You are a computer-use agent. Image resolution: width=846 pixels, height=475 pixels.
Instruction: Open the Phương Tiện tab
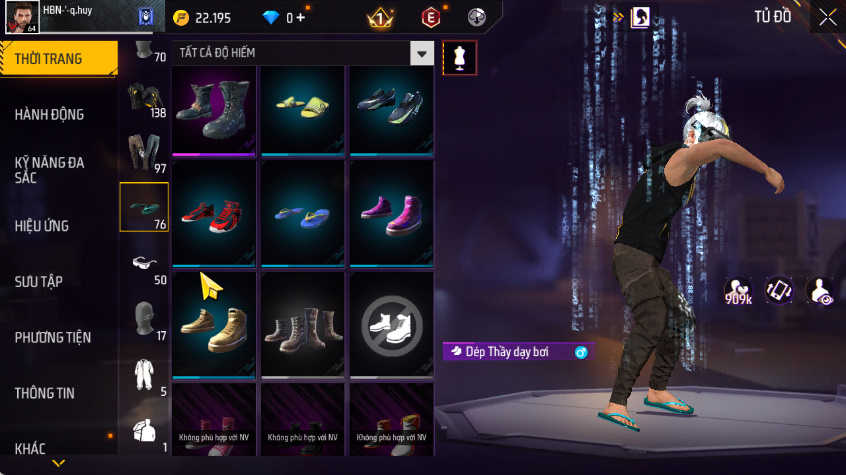click(x=52, y=338)
